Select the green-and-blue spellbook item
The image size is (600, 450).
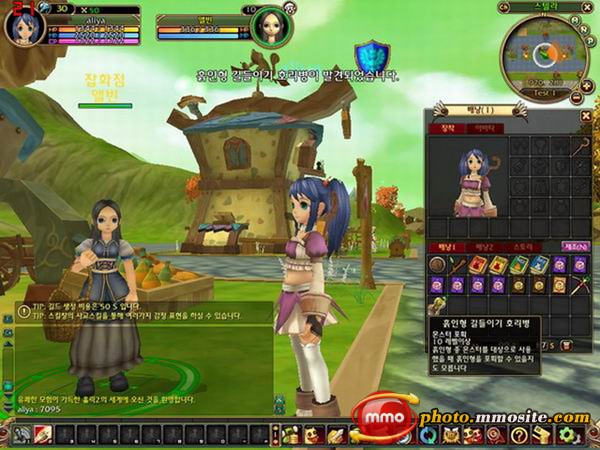519,265
